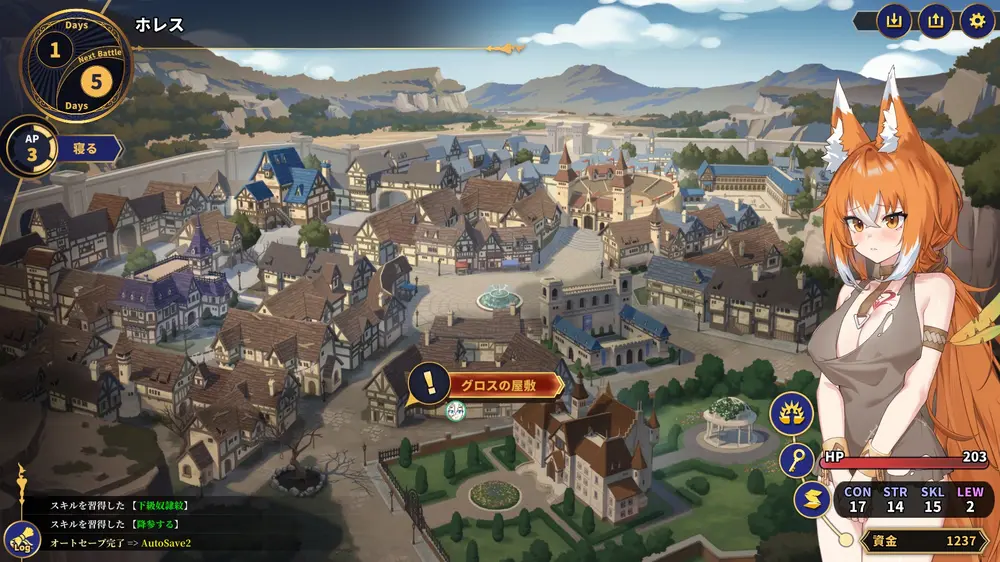The width and height of the screenshot is (1000, 562).
Task: Click the golden key icon
Action: pyautogui.click(x=797, y=461)
